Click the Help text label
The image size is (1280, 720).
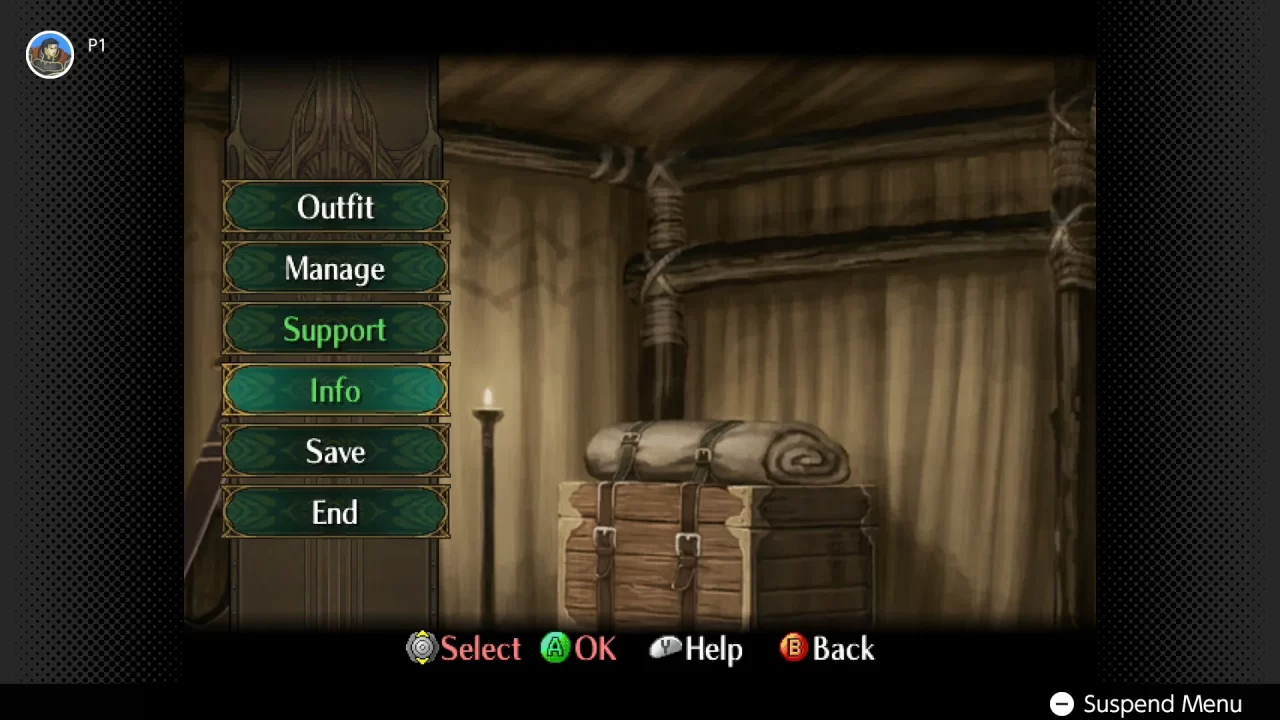(715, 649)
